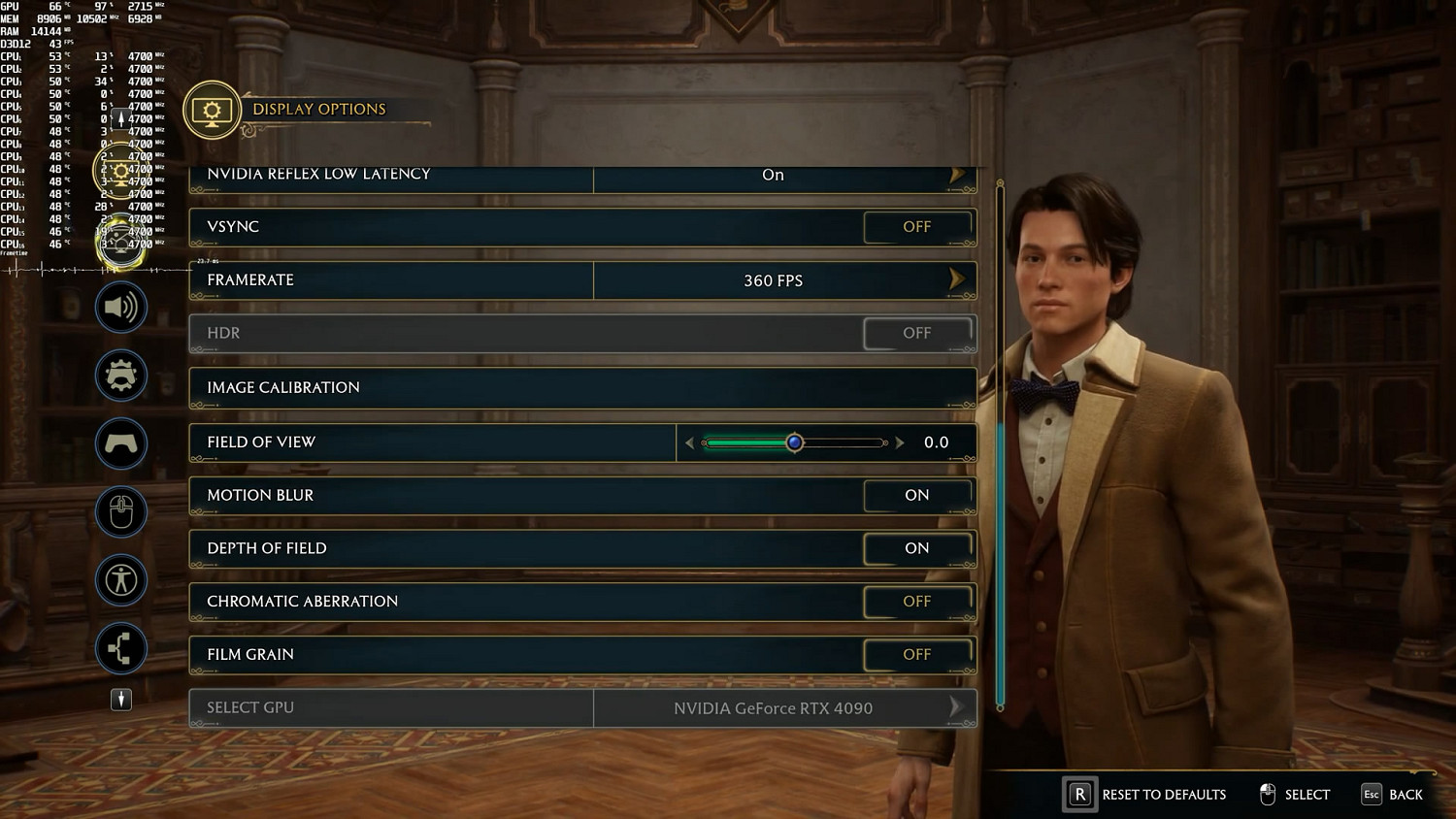1456x819 pixels.
Task: Increase Field of View with right arrow
Action: point(900,442)
